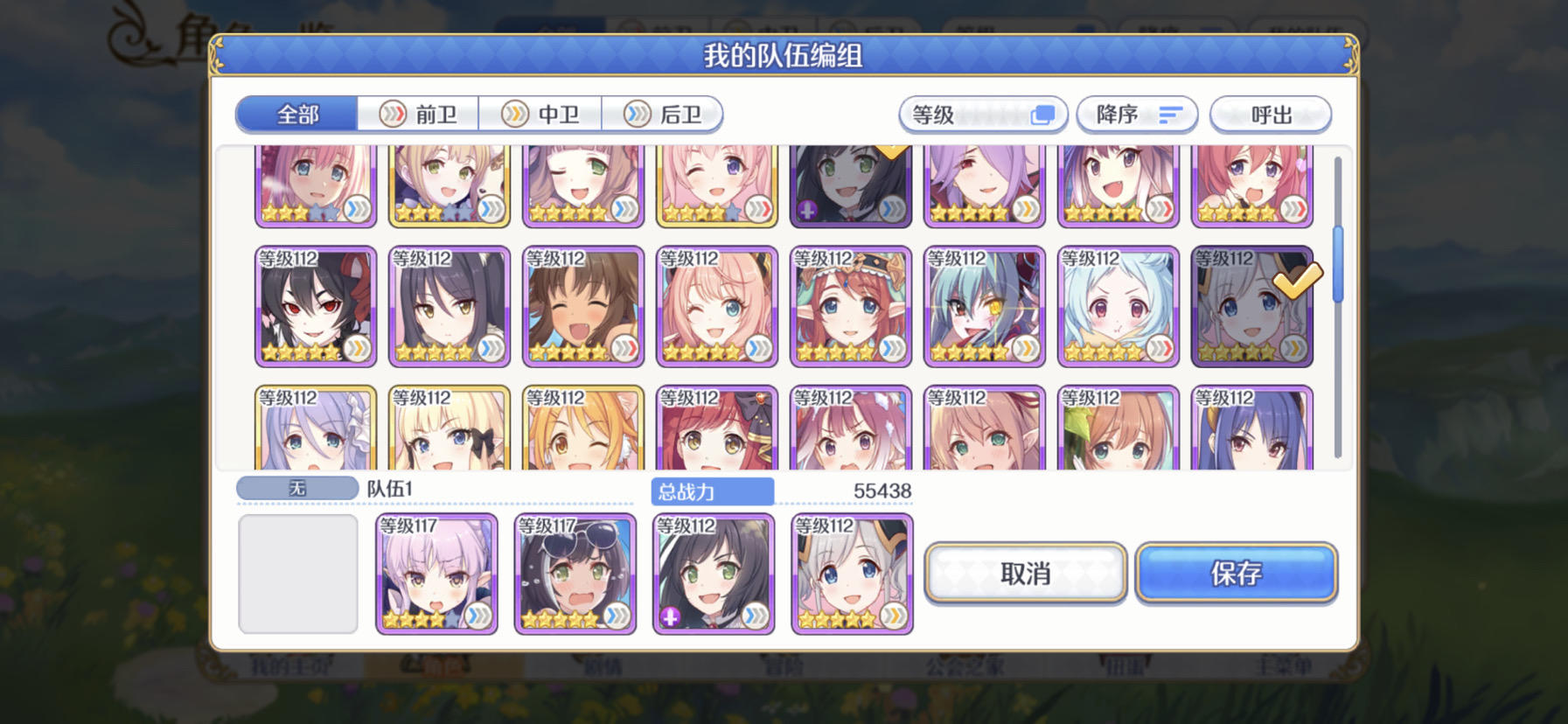Image resolution: width=1568 pixels, height=724 pixels.
Task: Tap the stacked-cards icon on the 等级 sort button
Action: coord(1042,114)
